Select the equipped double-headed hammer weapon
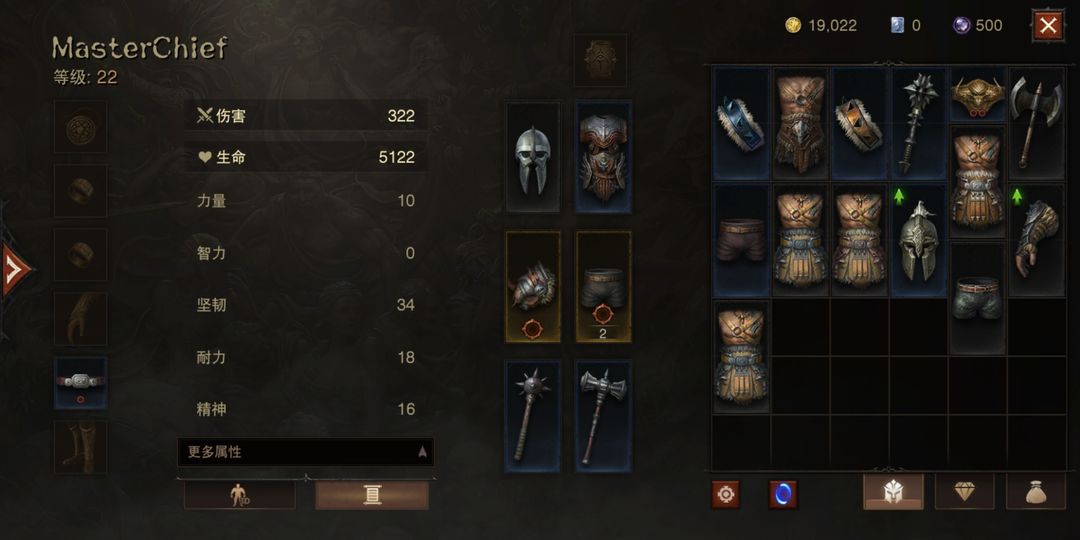 pos(603,416)
